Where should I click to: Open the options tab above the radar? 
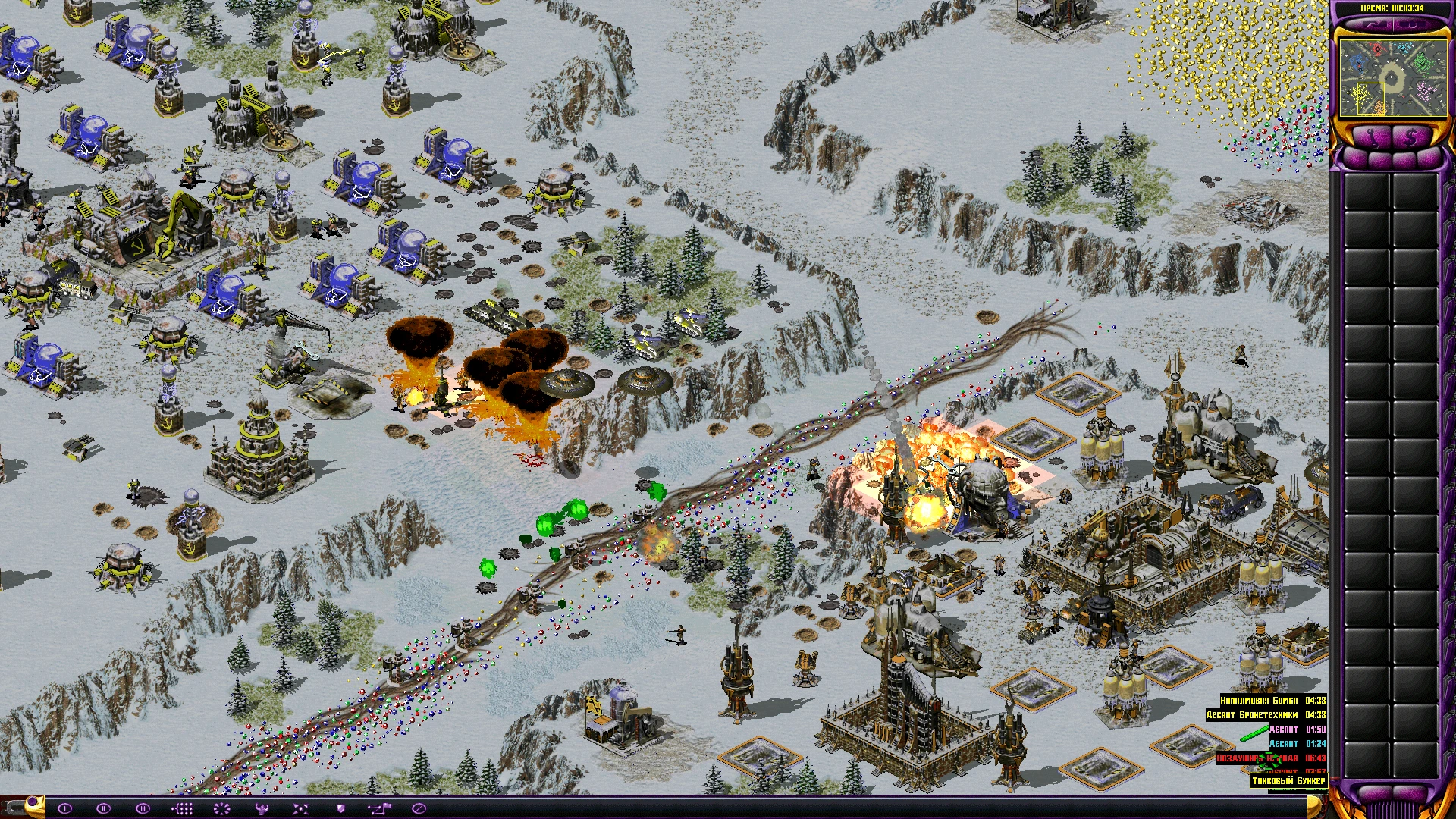[1412, 25]
